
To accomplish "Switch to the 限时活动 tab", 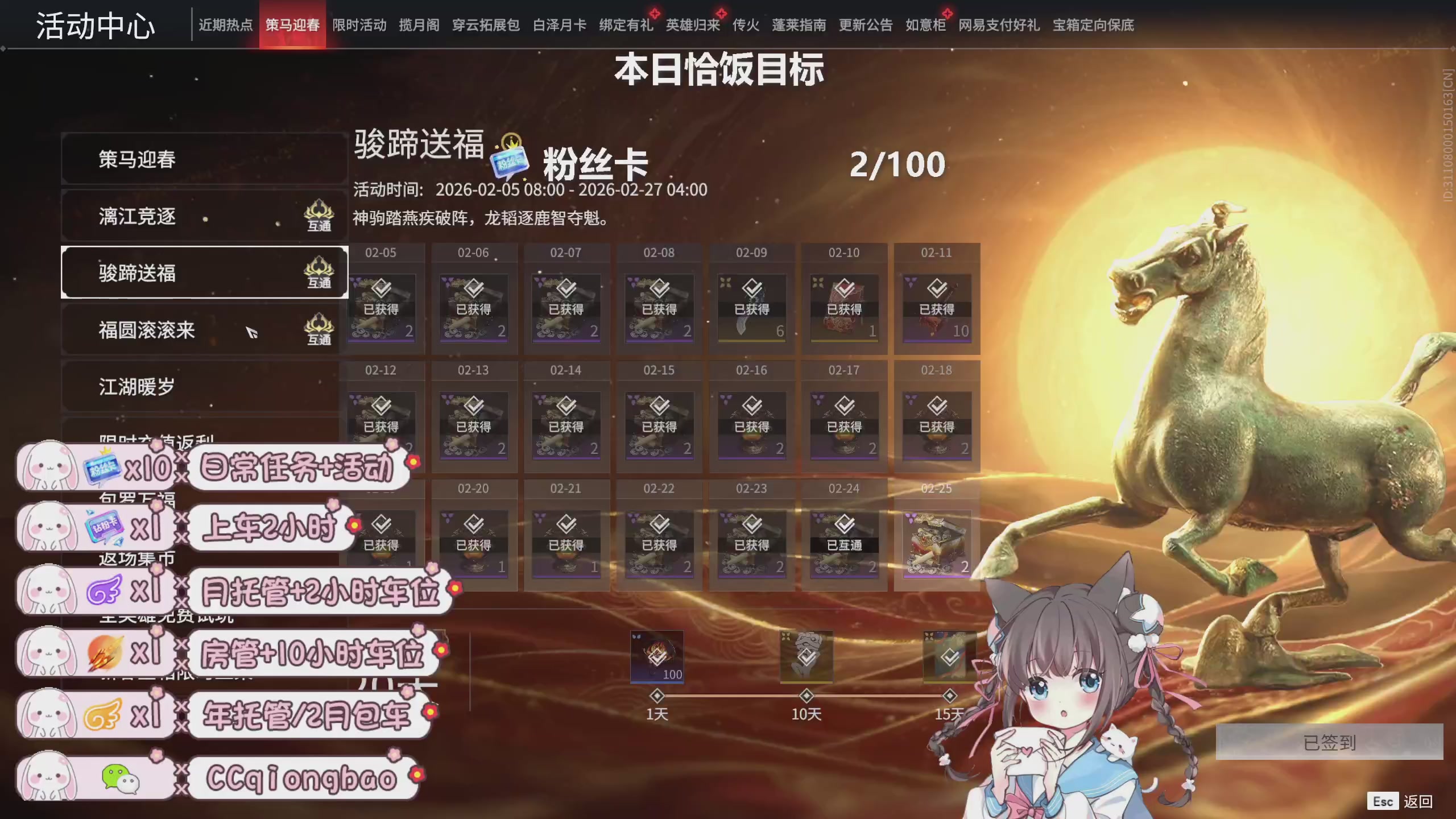I will point(359,25).
